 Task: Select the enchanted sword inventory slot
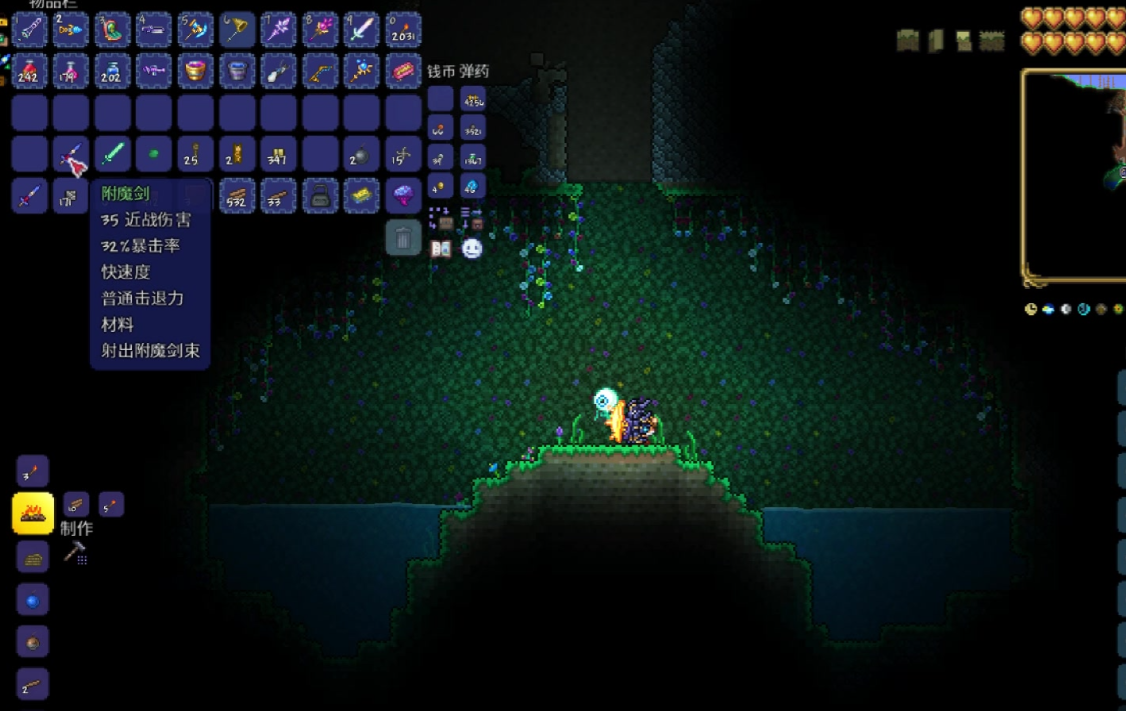pos(71,155)
